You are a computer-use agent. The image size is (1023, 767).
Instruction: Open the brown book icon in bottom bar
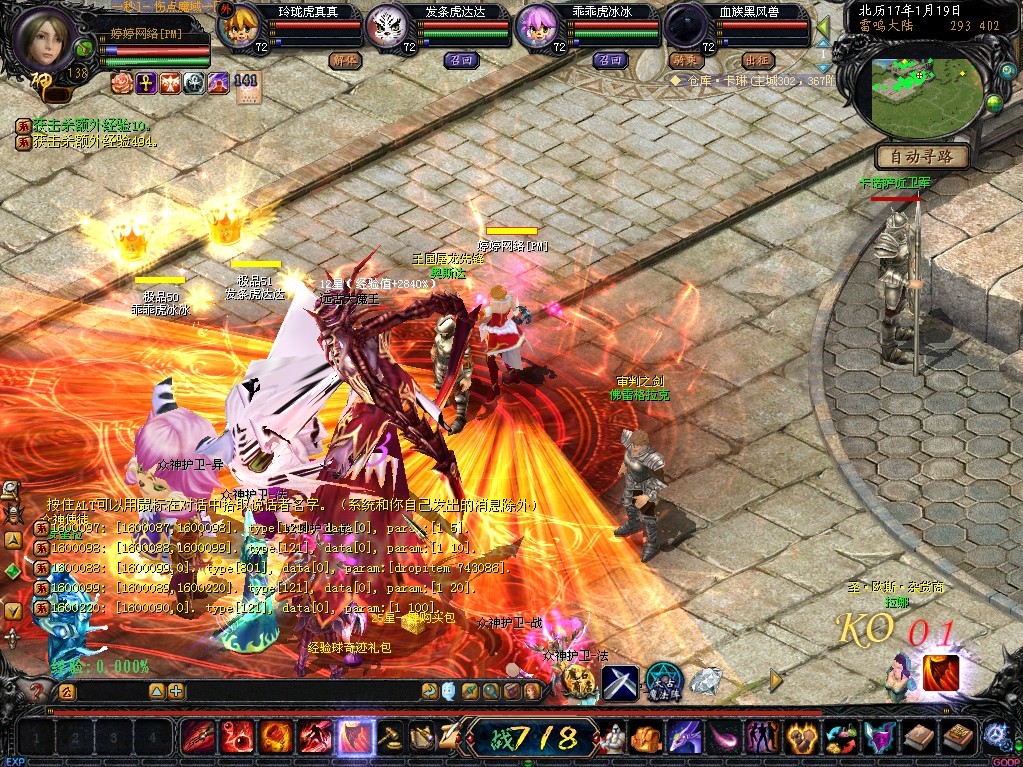(x=917, y=738)
